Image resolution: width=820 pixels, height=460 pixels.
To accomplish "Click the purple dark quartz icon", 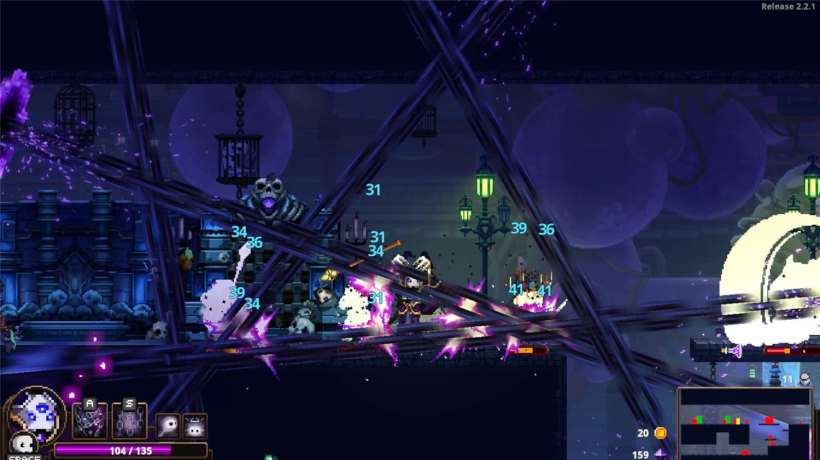I will [x=660, y=454].
